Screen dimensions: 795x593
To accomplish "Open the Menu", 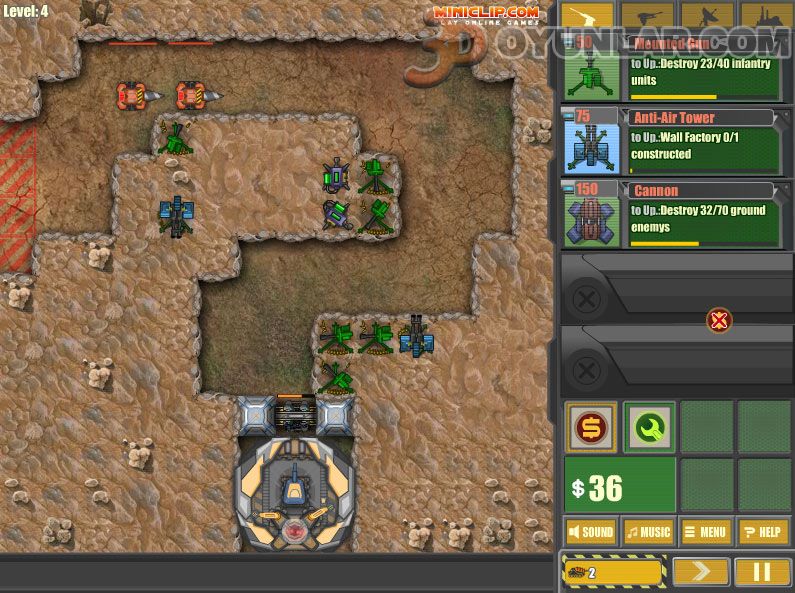I will point(706,532).
